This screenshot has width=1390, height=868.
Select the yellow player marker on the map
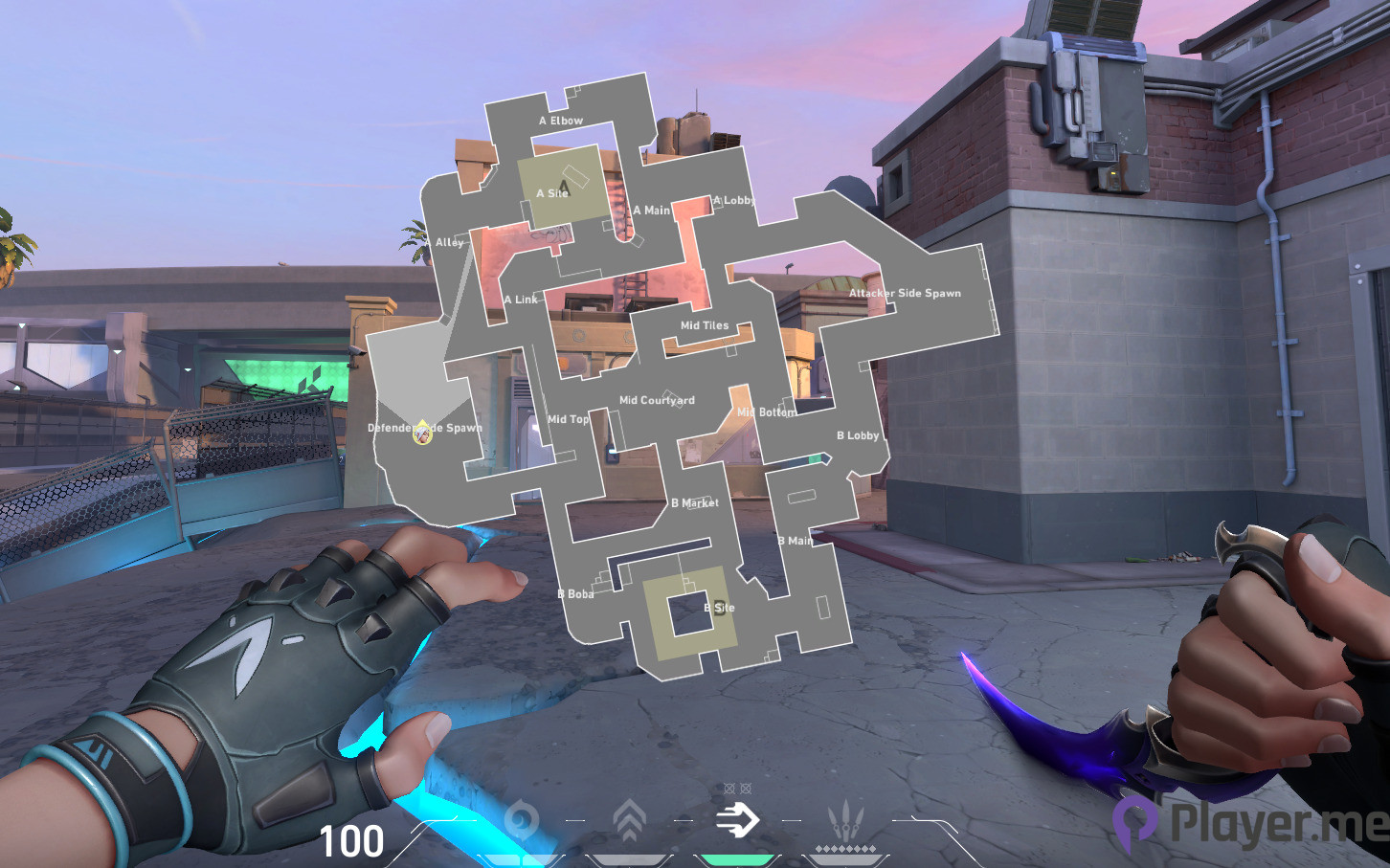click(421, 434)
